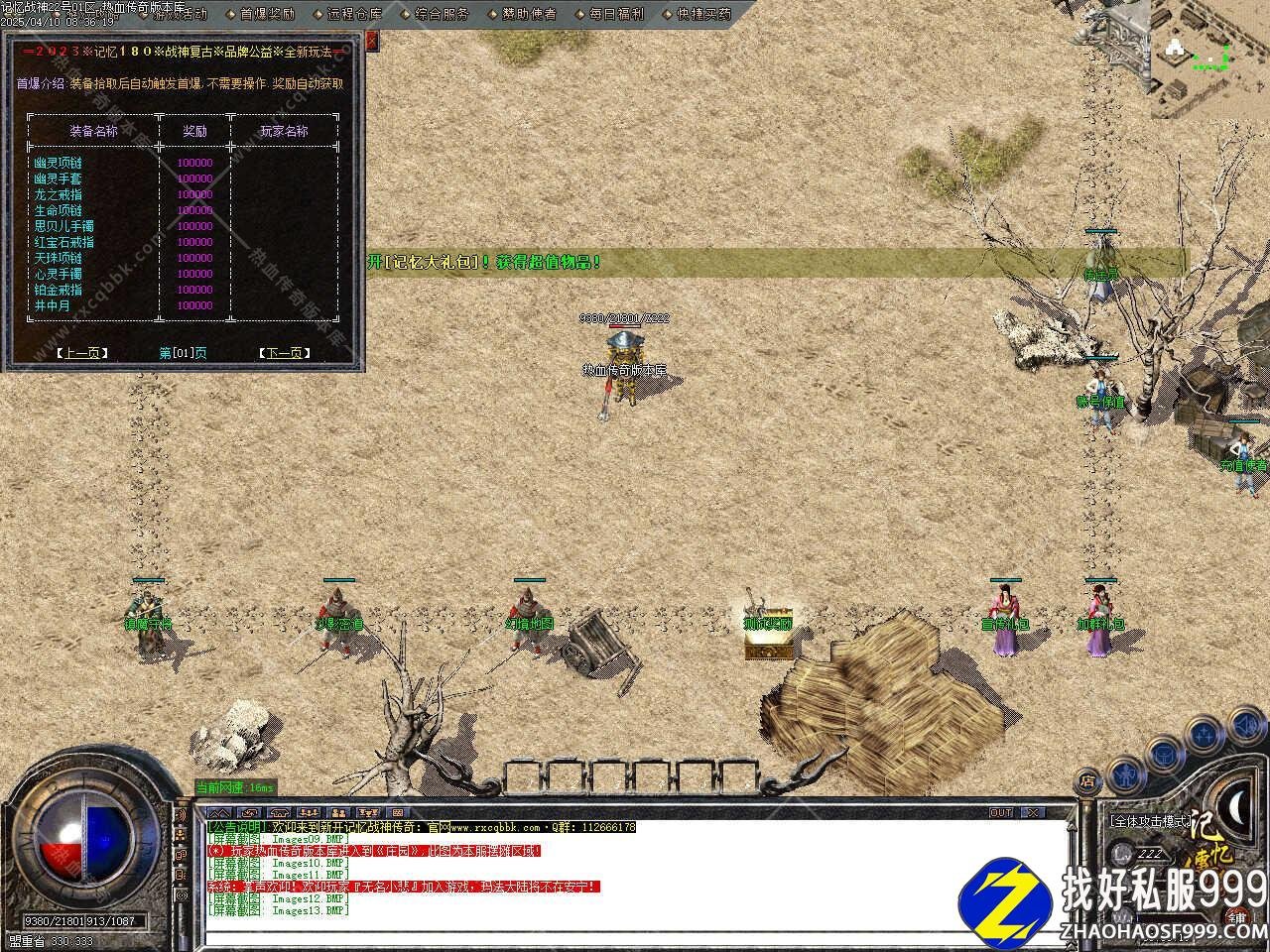This screenshot has height=952, width=1270.
Task: Open the 赞助使者 sponsor menu
Action: click(529, 15)
